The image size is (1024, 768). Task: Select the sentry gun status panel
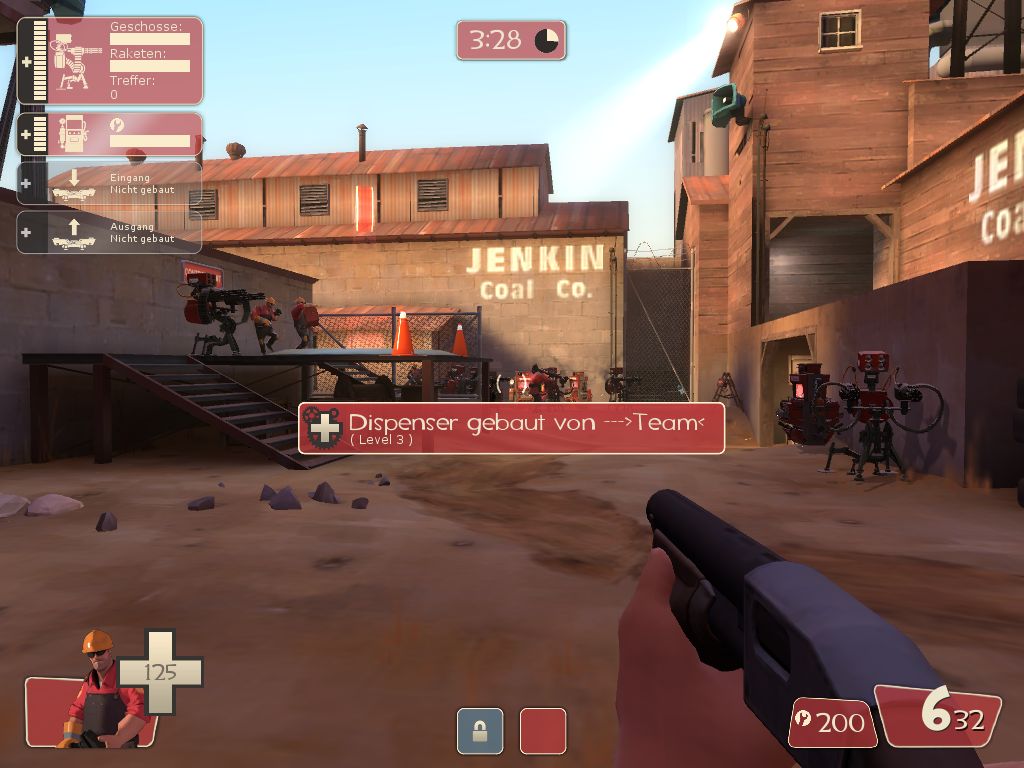click(x=110, y=60)
